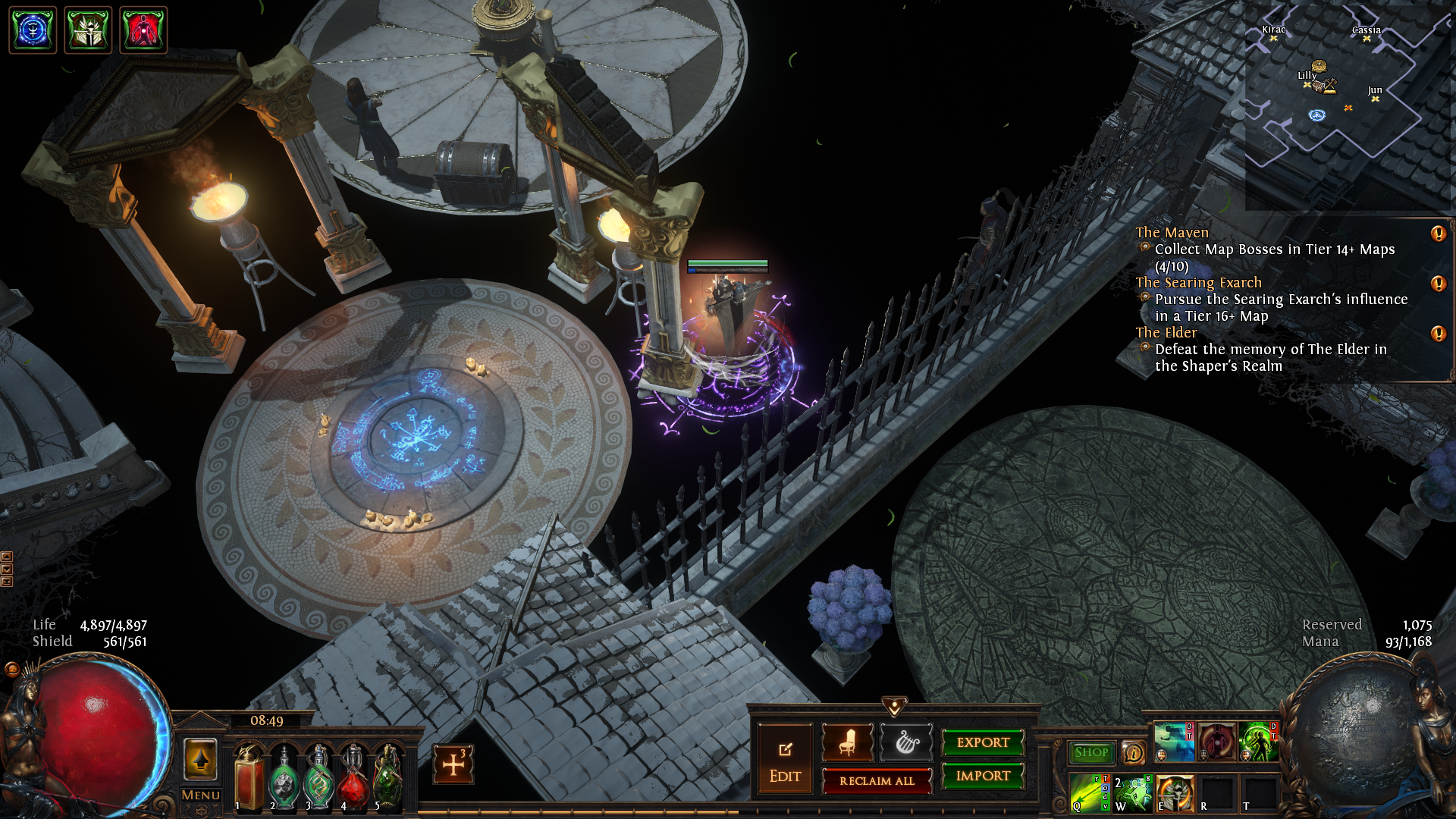1456x819 pixels.
Task: Activate the green arrow skill on Q
Action: [1089, 793]
